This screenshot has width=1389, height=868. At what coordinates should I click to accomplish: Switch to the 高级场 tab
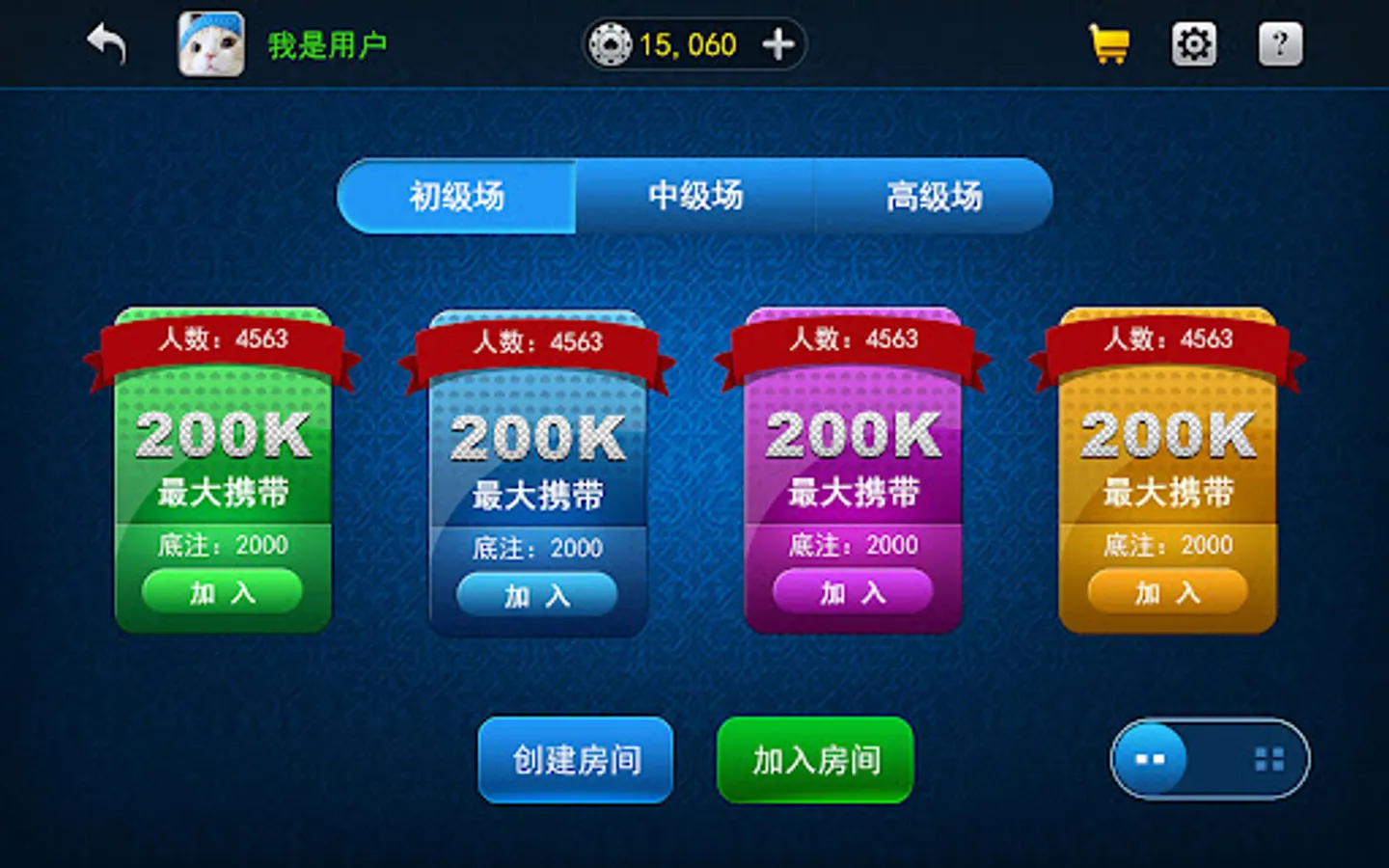[x=933, y=196]
